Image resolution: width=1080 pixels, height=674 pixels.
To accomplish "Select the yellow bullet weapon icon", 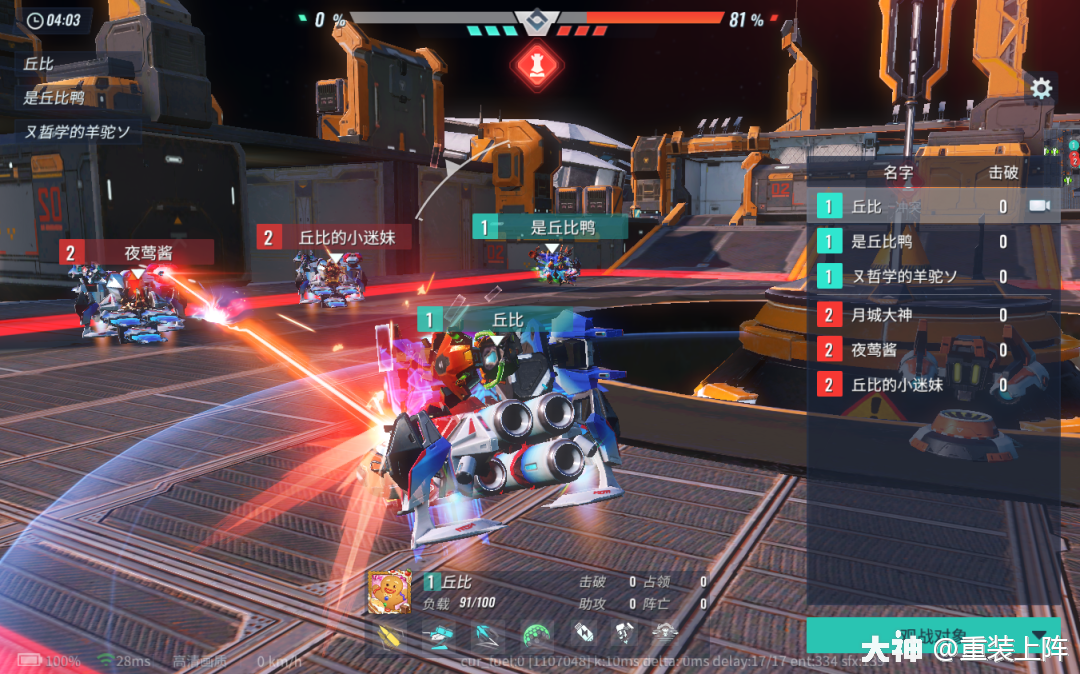I will click(x=391, y=634).
